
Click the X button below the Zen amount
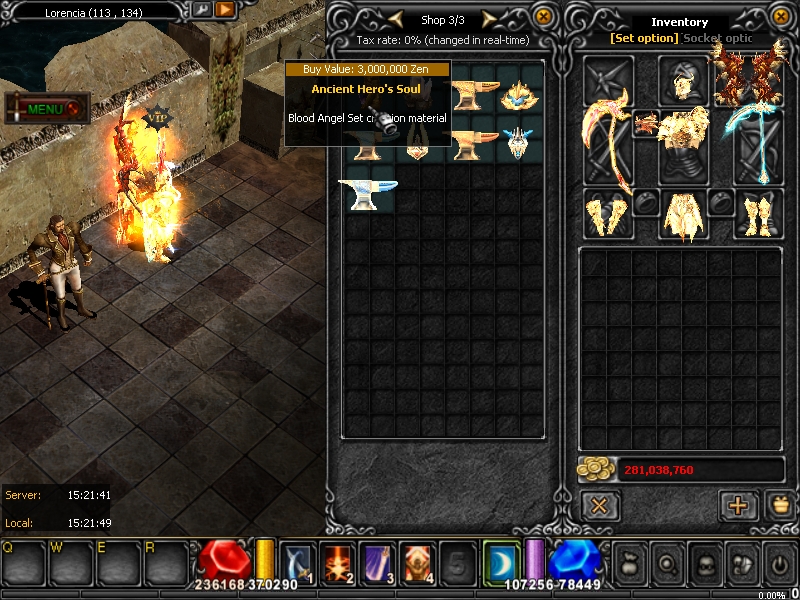click(x=599, y=505)
